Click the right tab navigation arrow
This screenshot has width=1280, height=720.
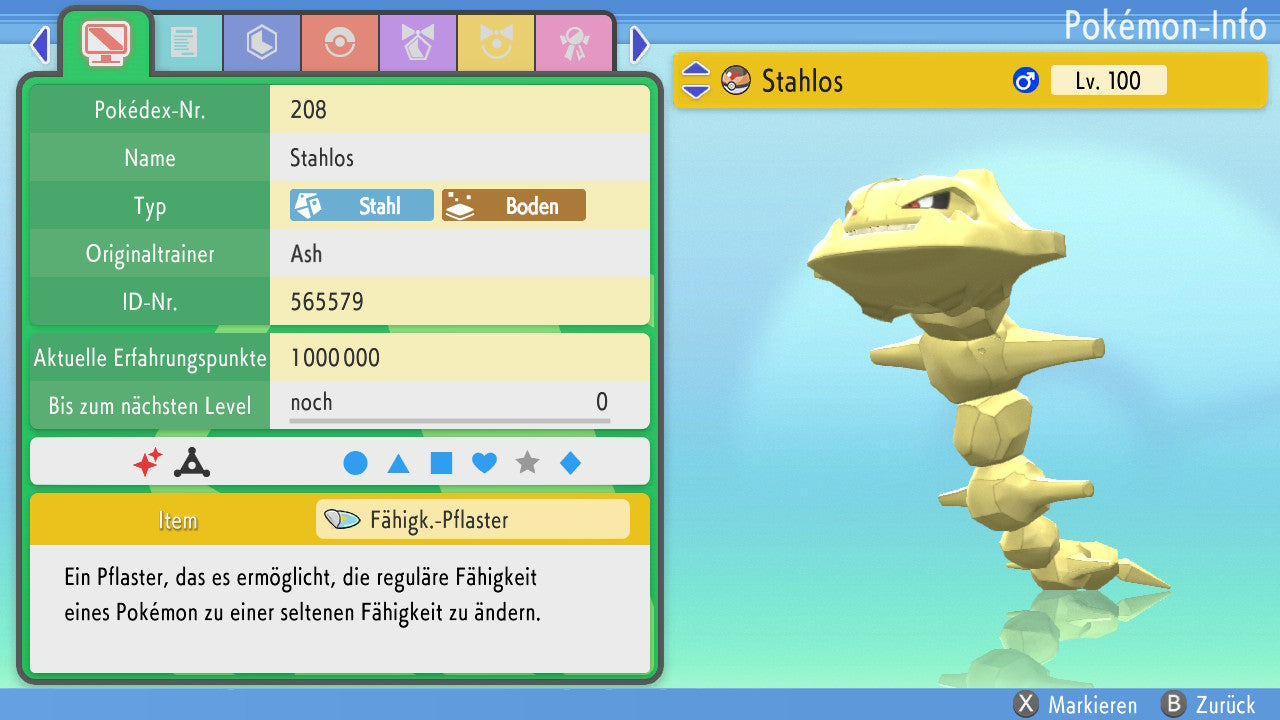pyautogui.click(x=640, y=44)
